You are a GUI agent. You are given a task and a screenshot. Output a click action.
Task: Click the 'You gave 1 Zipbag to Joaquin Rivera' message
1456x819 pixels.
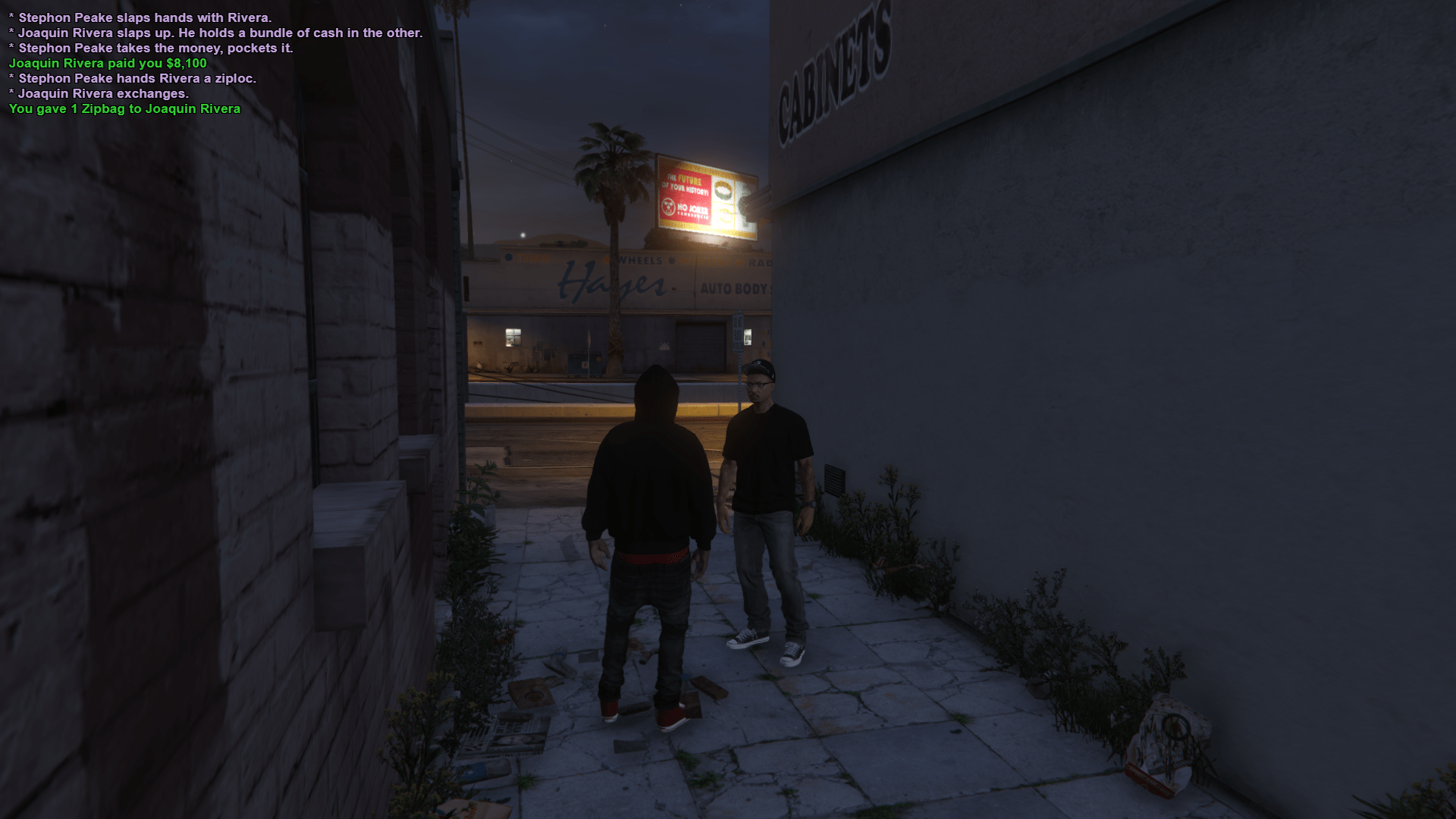pos(124,108)
